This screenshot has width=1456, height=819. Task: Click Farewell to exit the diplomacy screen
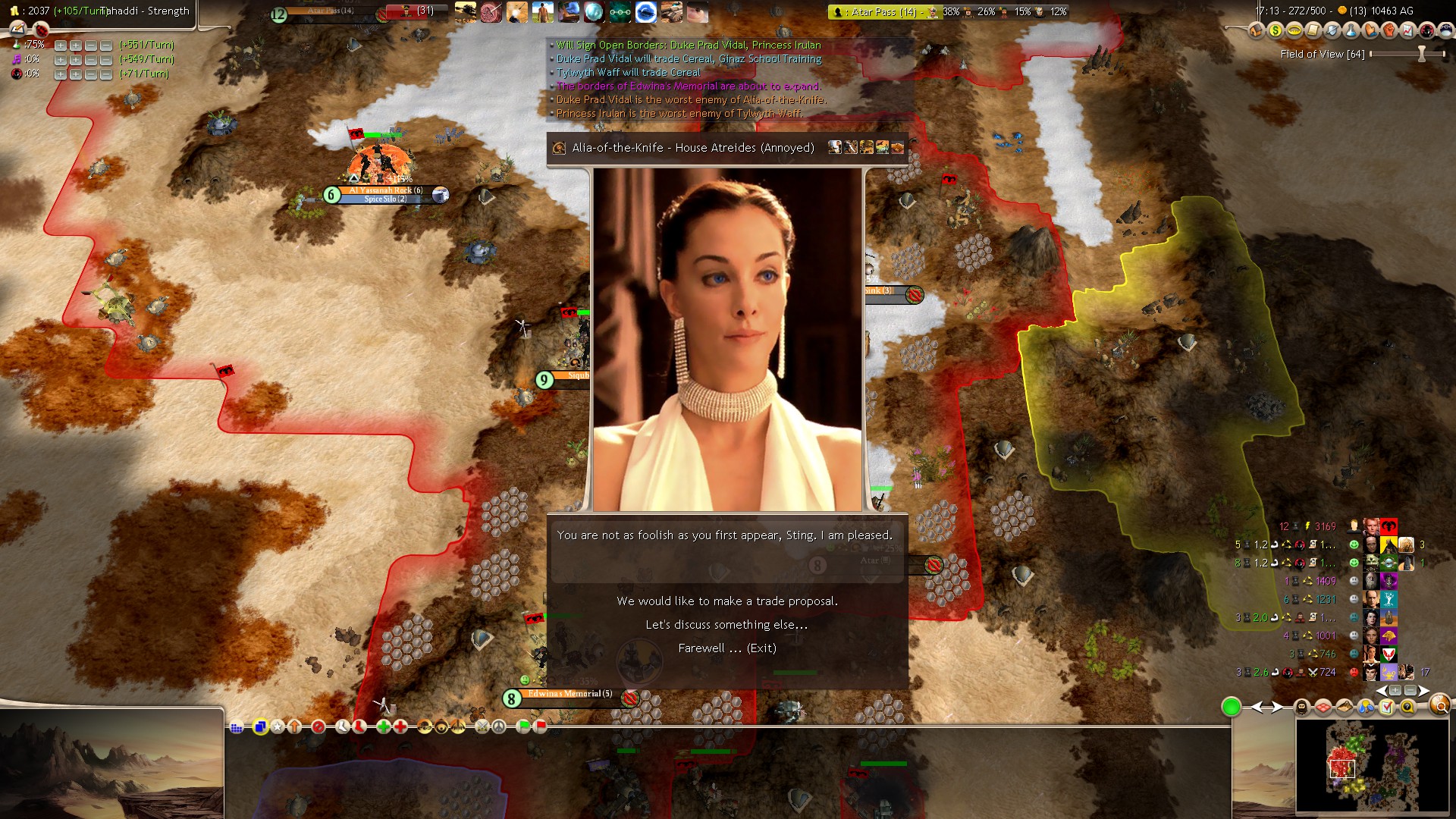point(728,648)
